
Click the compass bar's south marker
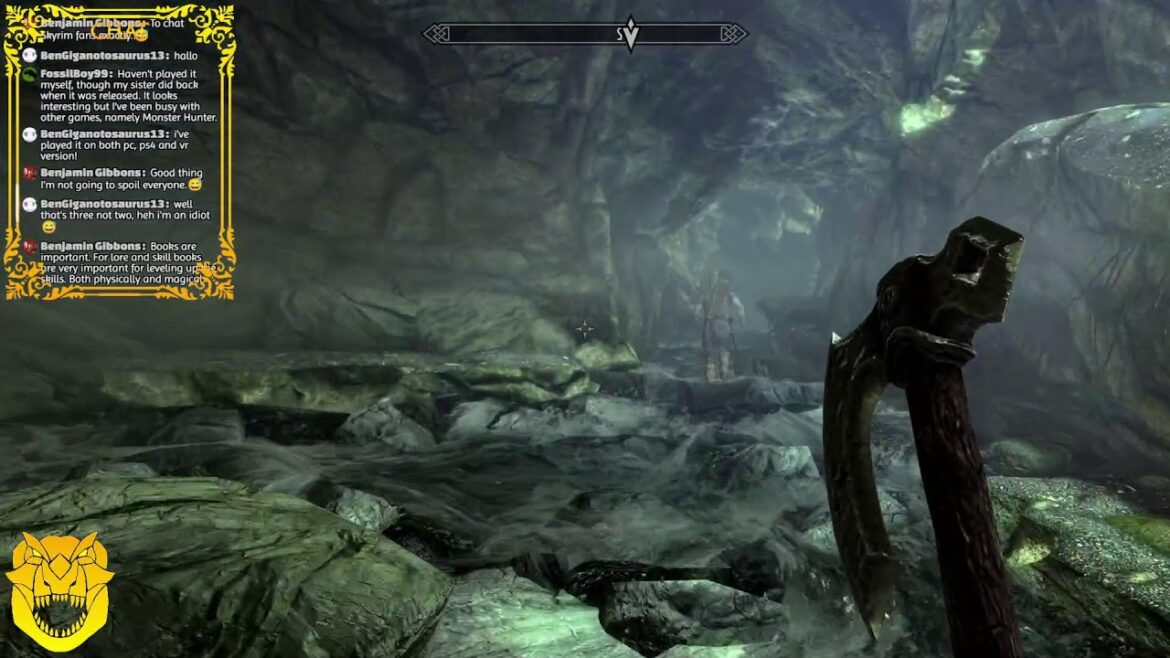(x=622, y=35)
